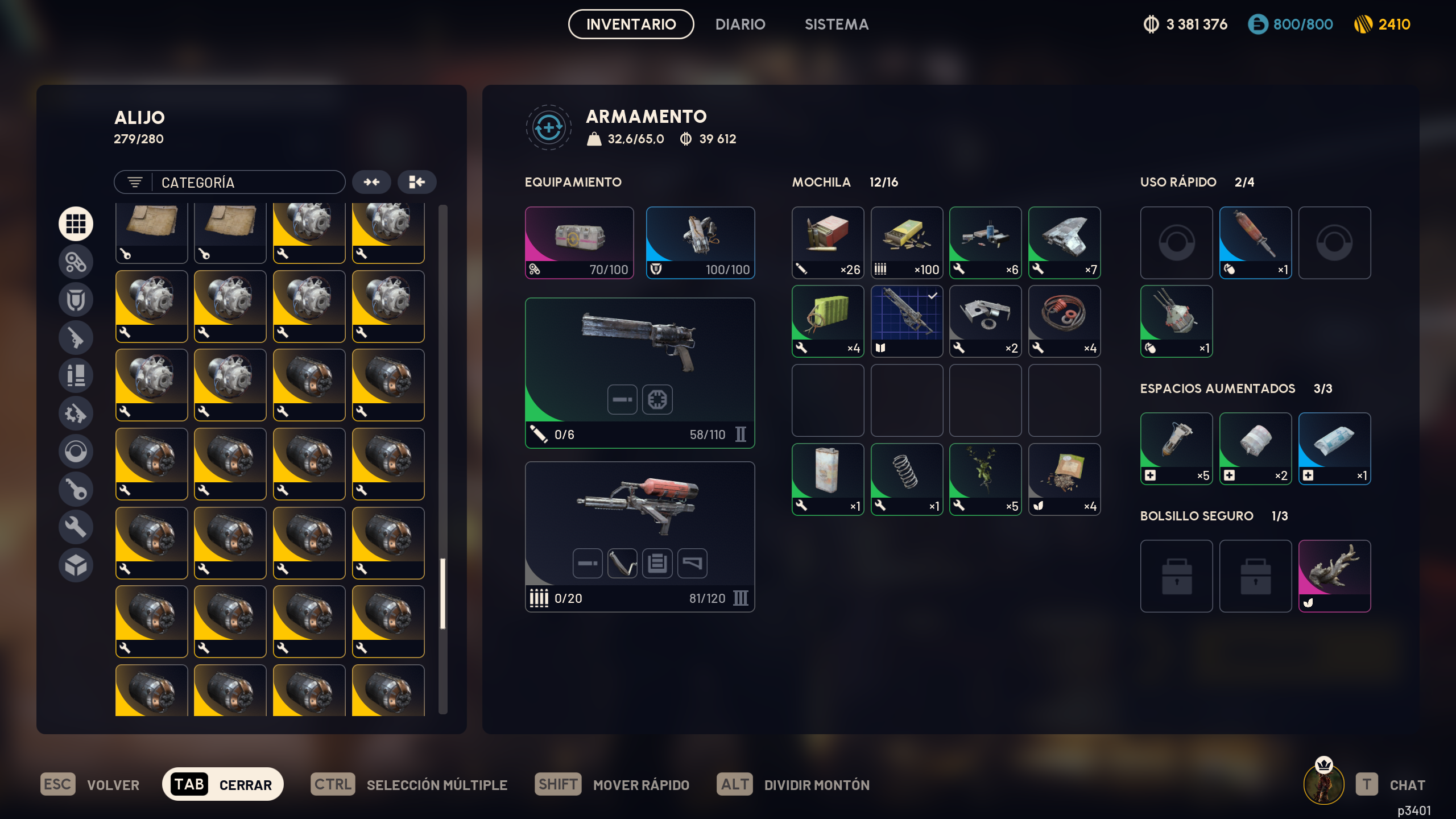Show all items with grid filter
Viewport: 1456px width, 819px height.
pyautogui.click(x=76, y=224)
